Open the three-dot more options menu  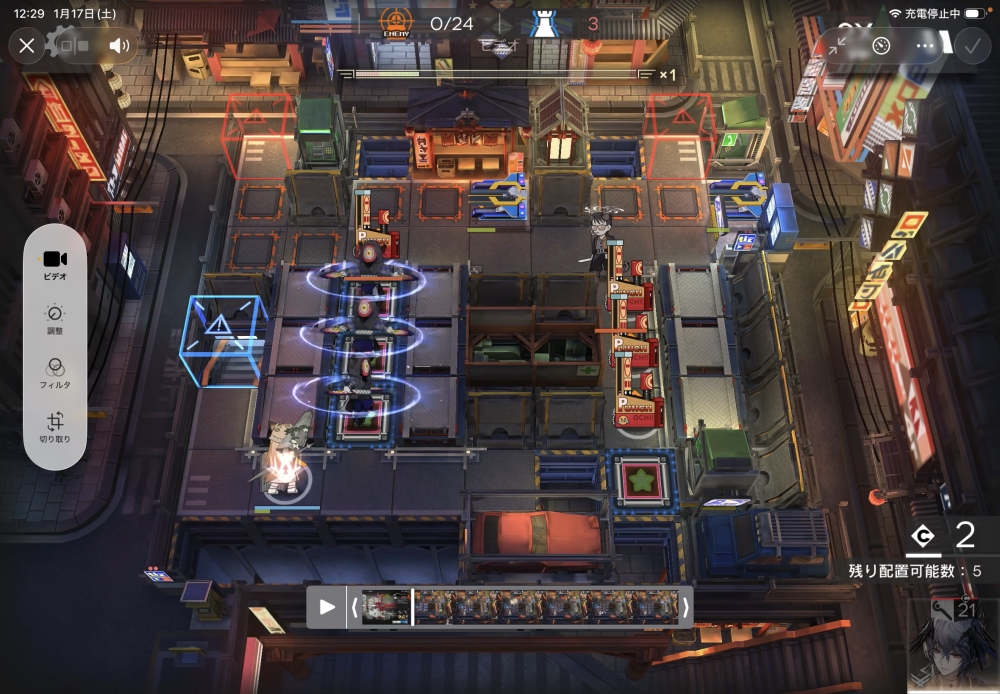coord(924,45)
